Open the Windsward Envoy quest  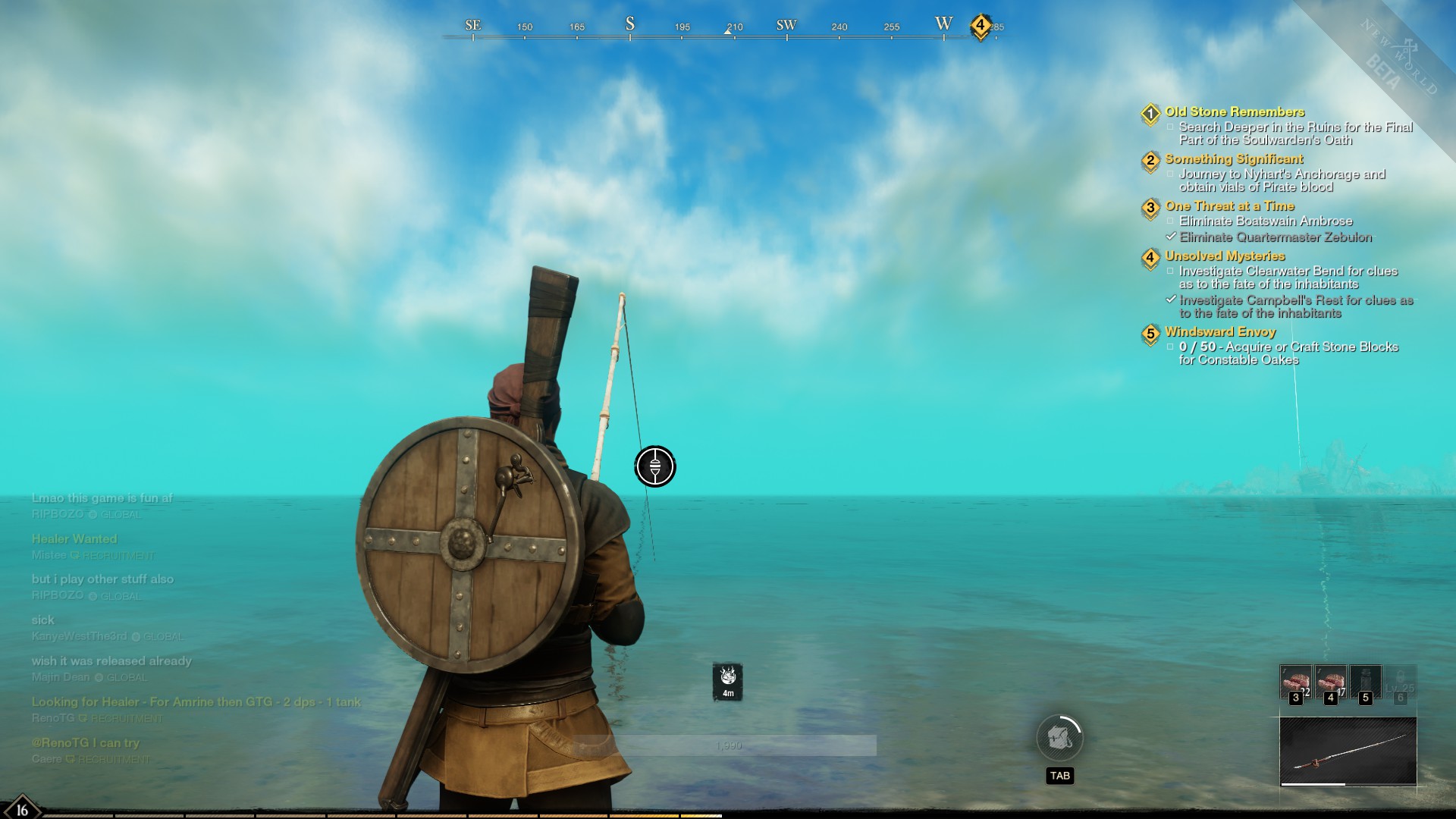pyautogui.click(x=1220, y=332)
